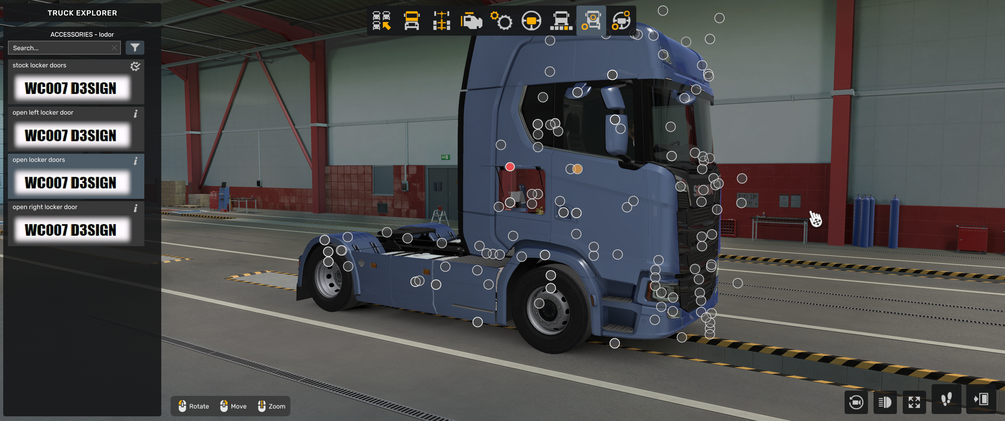This screenshot has width=1005, height=421.
Task: Activate the fullscreen expand arrows button
Action: 914,402
